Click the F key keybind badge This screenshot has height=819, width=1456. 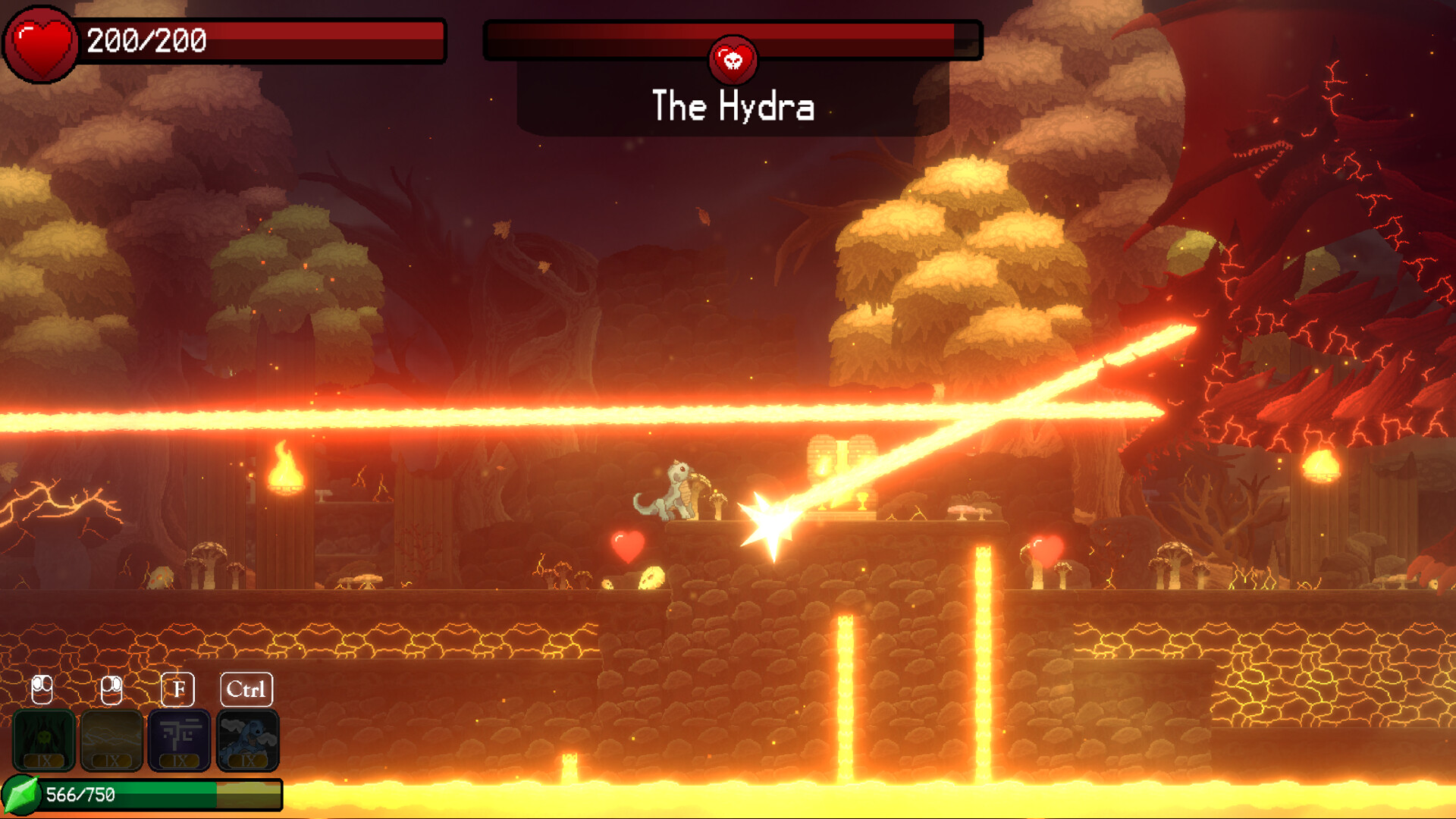pyautogui.click(x=178, y=689)
